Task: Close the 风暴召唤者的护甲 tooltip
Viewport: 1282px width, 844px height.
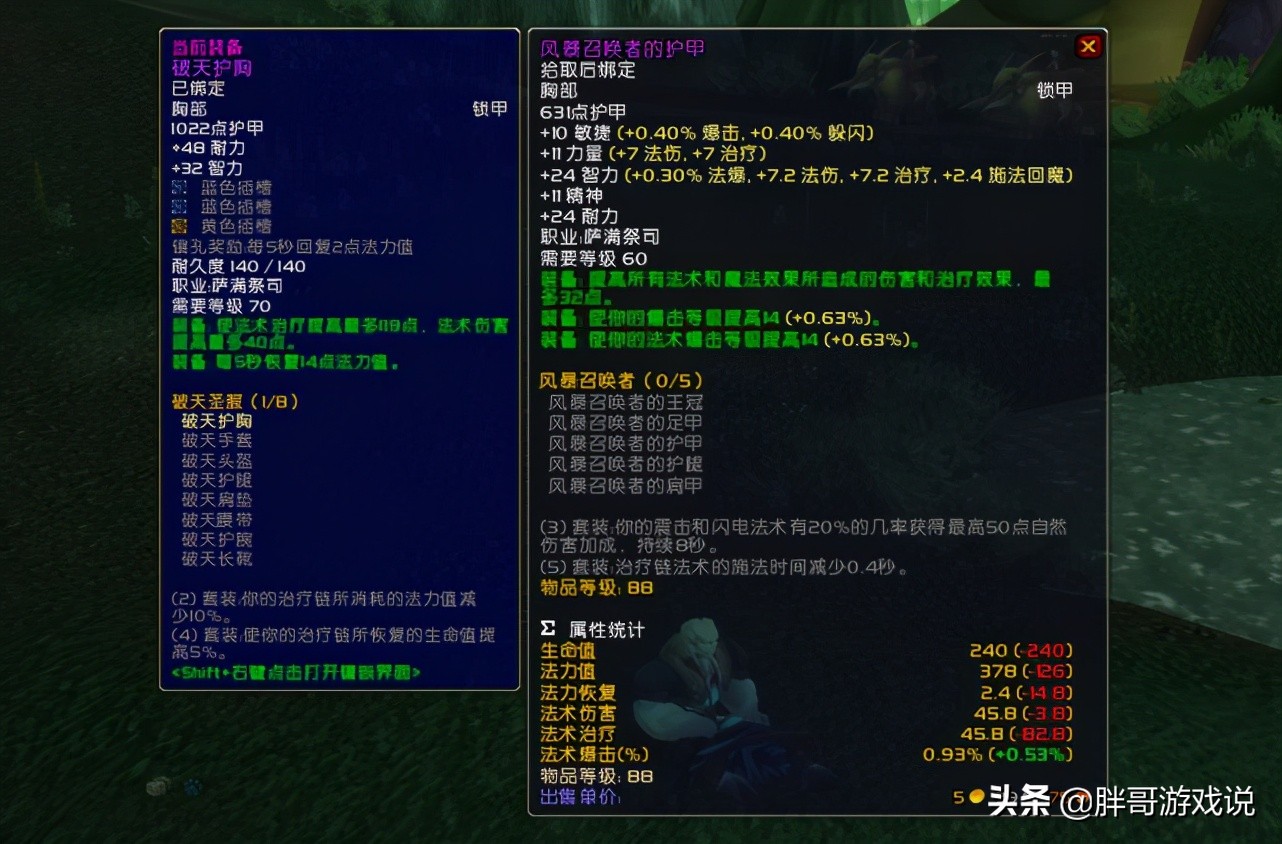Action: tap(1088, 45)
